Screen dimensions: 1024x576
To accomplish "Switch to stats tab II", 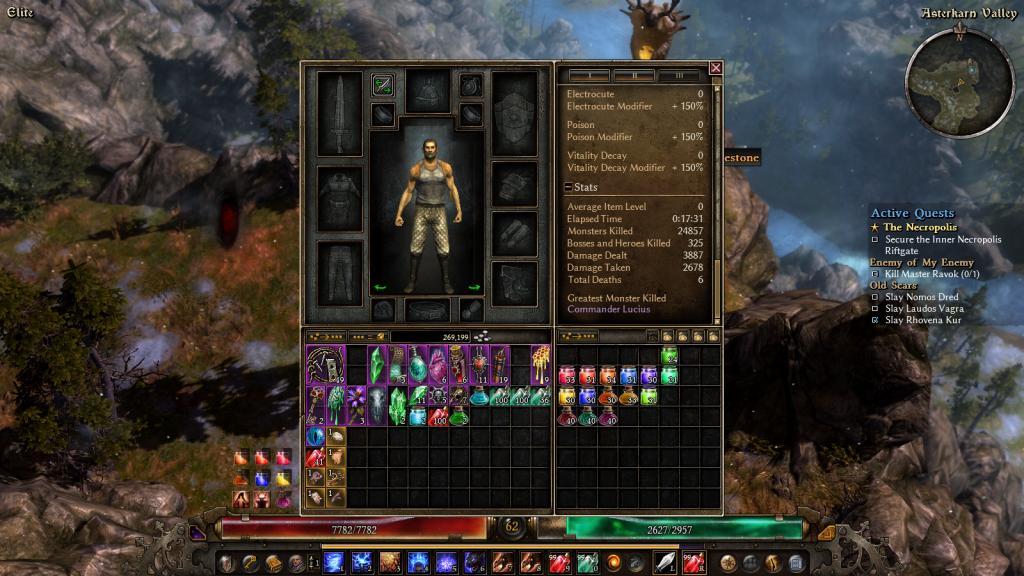I will pyautogui.click(x=634, y=75).
